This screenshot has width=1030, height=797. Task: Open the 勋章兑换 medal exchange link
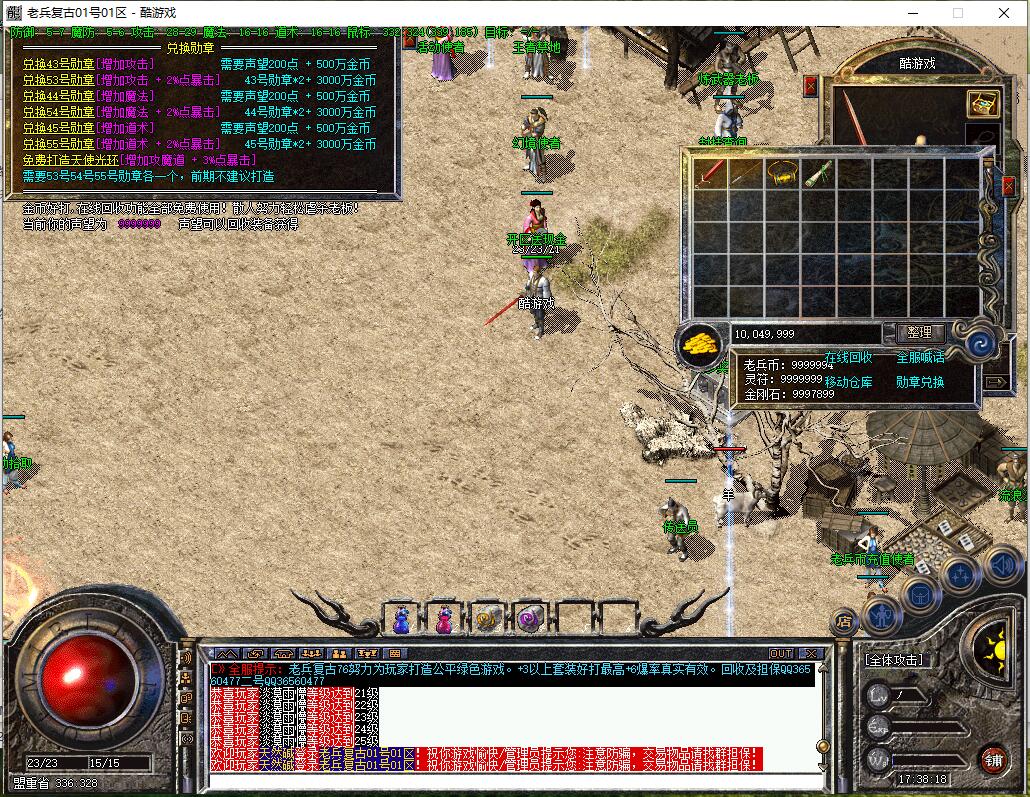(x=919, y=382)
